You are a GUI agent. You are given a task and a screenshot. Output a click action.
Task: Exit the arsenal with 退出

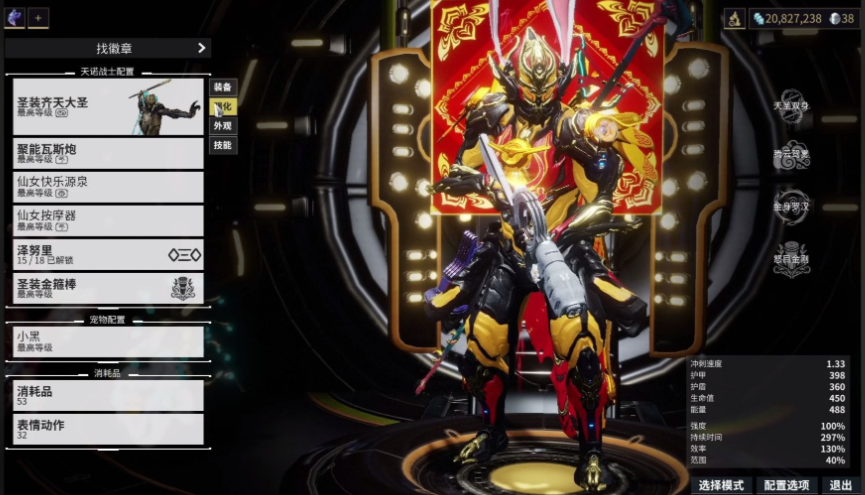(x=841, y=485)
